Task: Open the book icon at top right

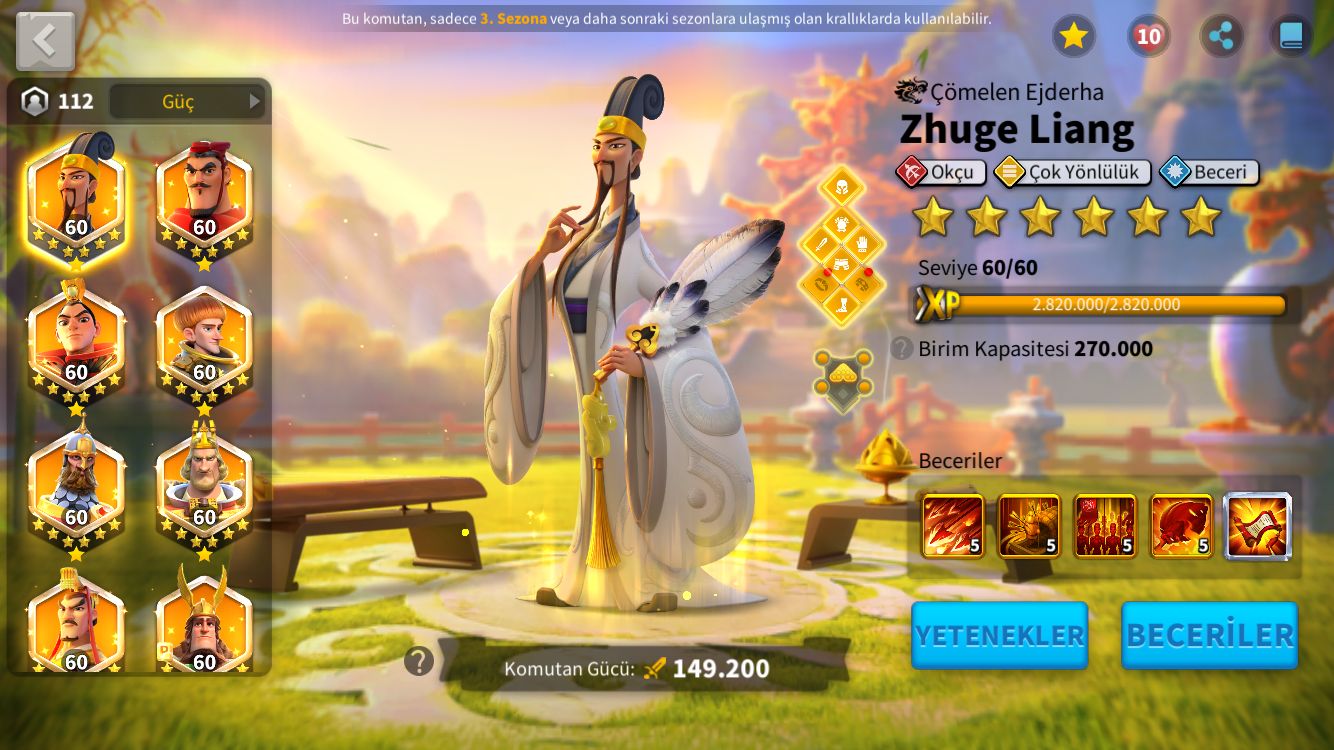Action: point(1291,36)
